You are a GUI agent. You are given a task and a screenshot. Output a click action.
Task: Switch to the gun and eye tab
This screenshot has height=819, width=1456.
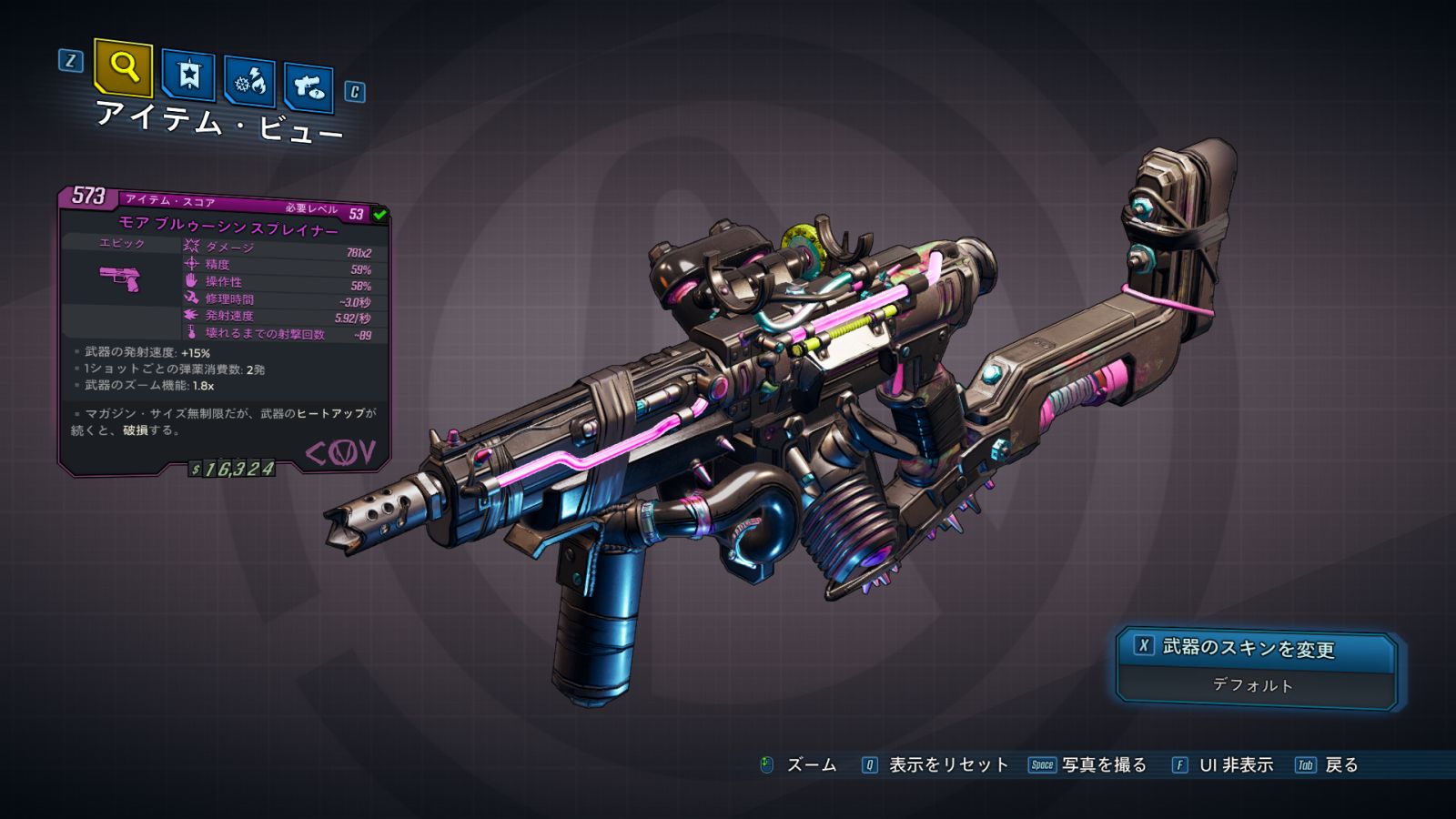click(308, 88)
